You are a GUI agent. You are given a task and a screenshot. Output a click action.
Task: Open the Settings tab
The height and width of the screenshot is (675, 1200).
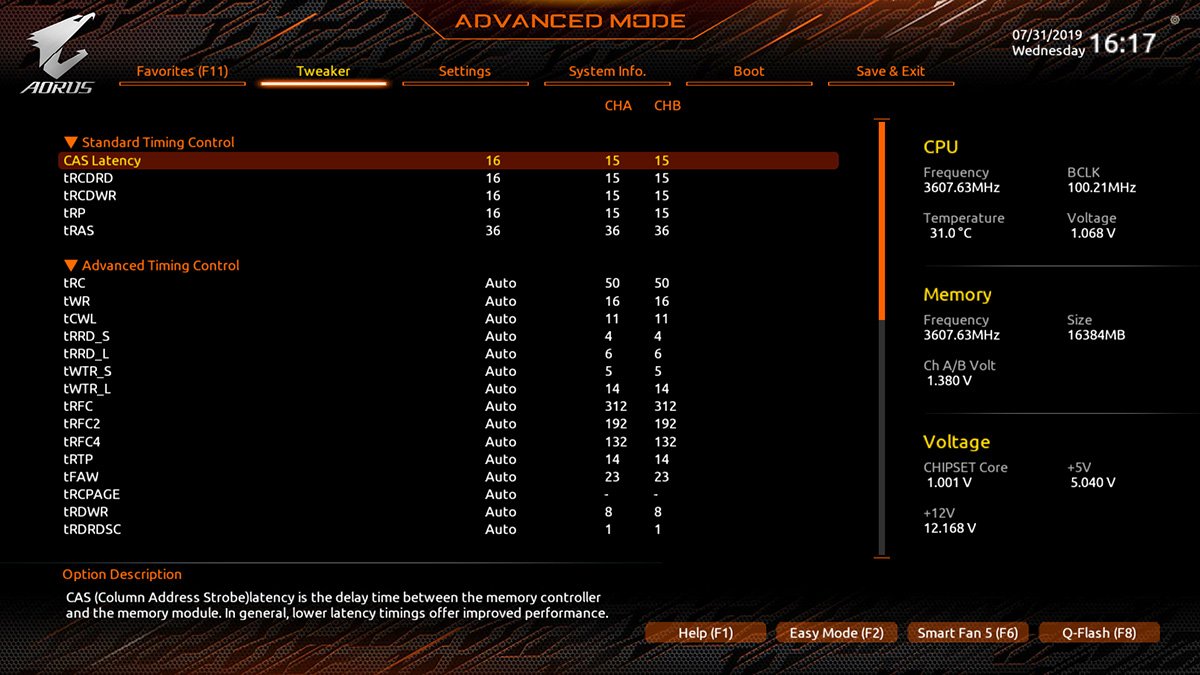pos(465,71)
